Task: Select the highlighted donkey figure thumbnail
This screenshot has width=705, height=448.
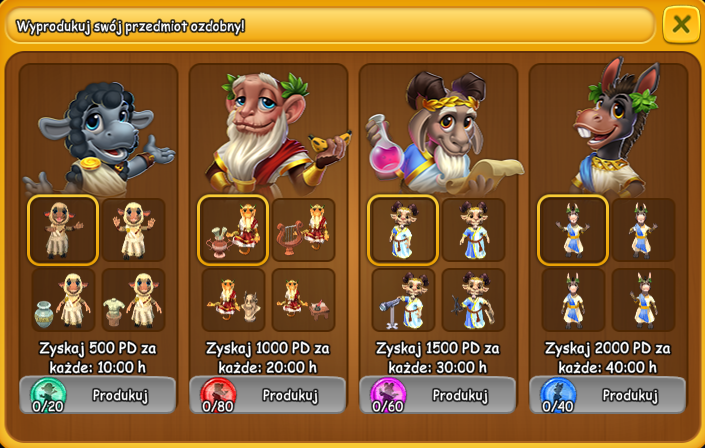Action: click(573, 230)
